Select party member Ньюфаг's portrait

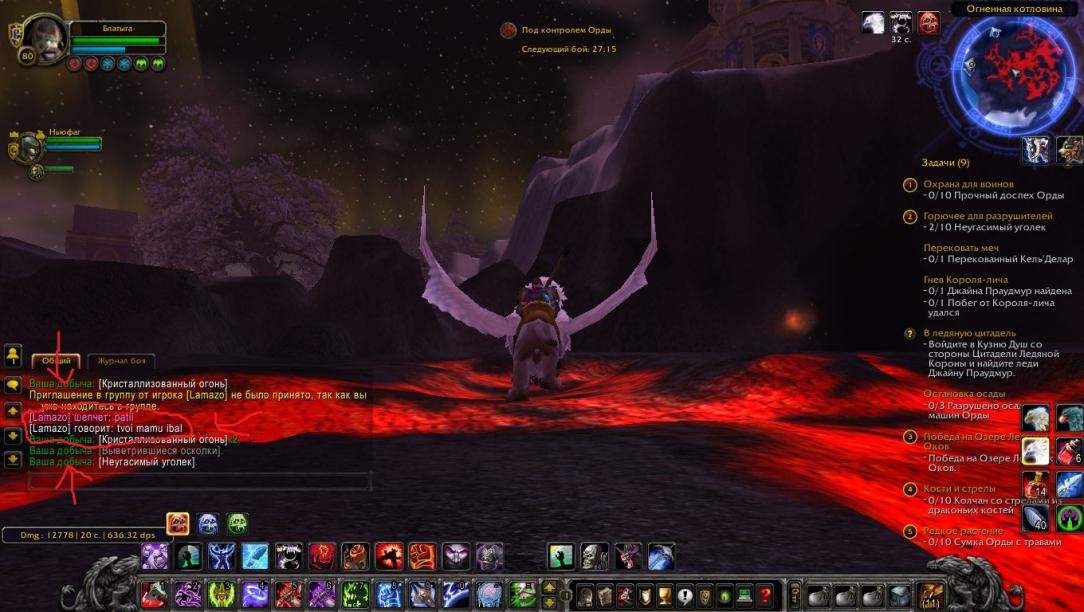28,147
